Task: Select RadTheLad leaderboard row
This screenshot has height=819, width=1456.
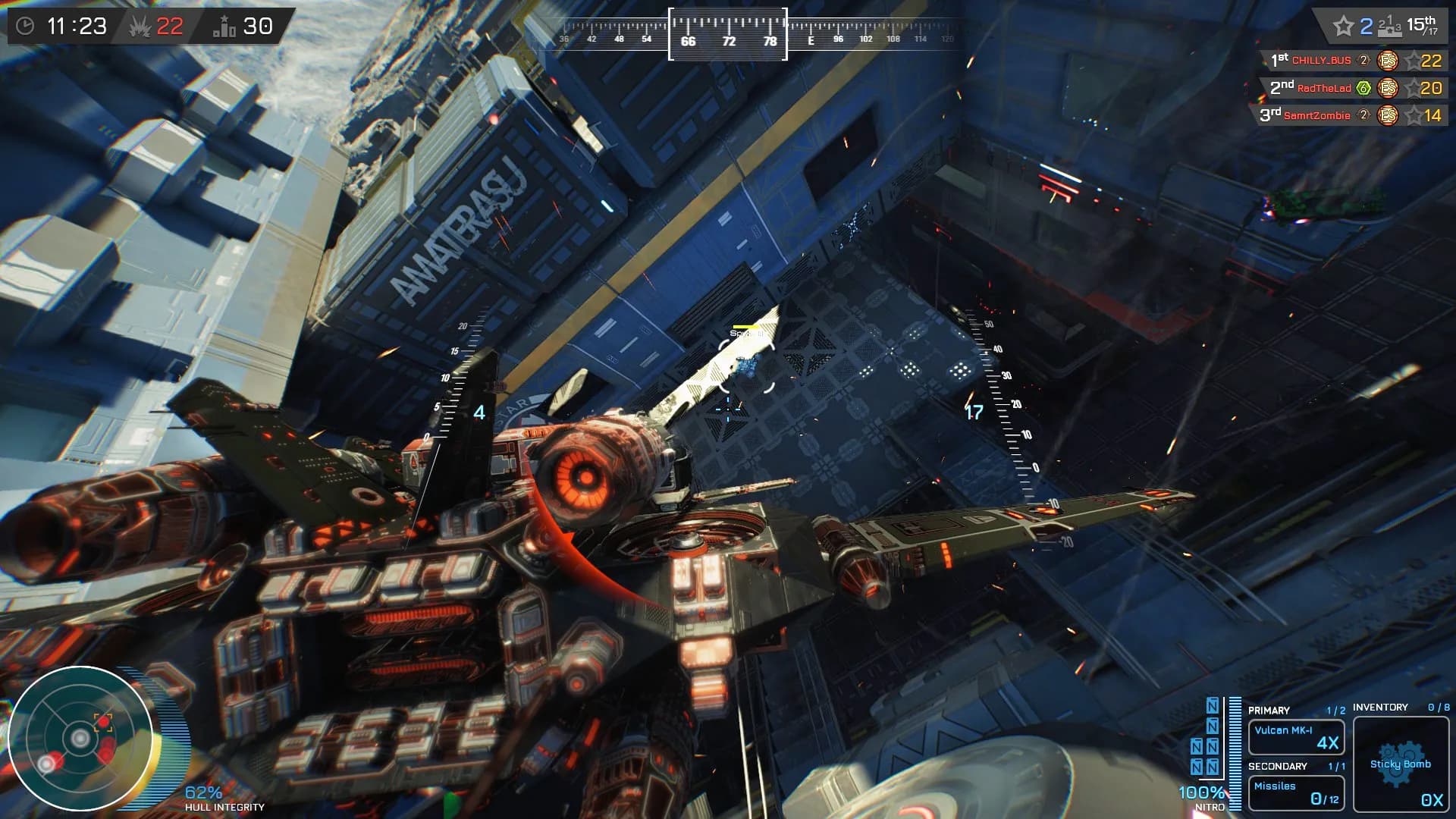Action: [1355, 88]
